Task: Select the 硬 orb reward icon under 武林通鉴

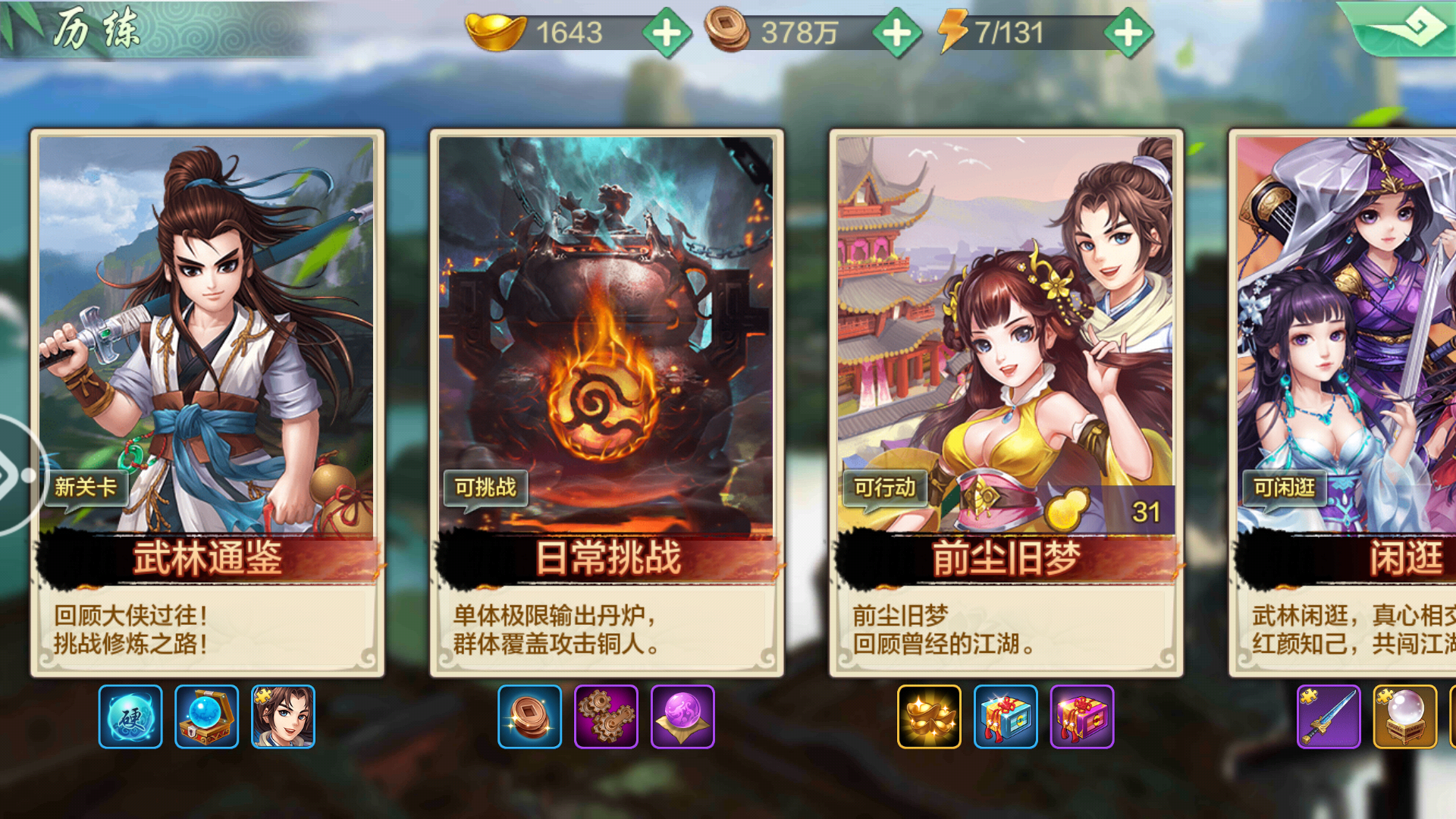Action: click(129, 717)
